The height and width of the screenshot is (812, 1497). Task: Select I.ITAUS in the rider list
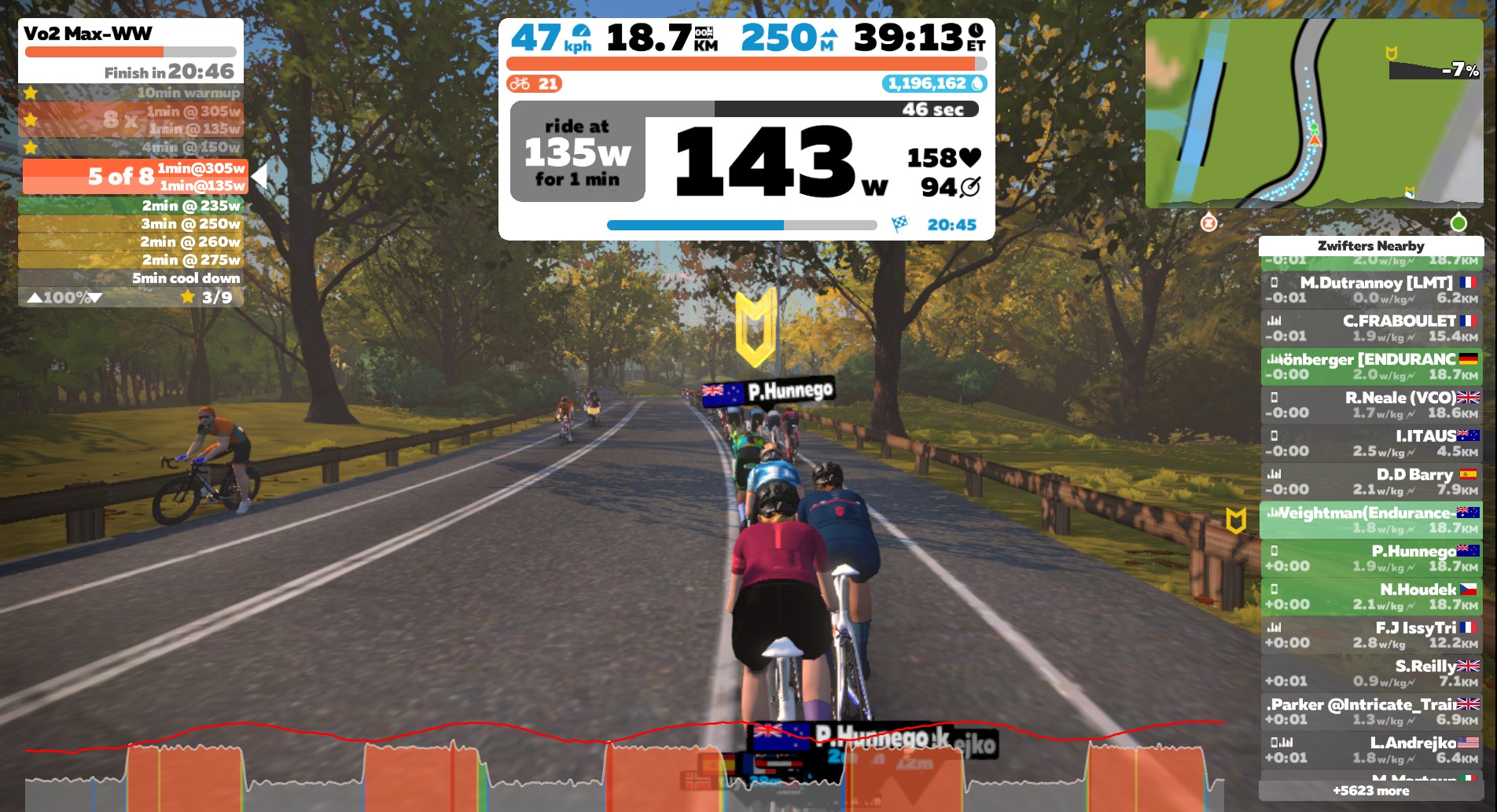[x=1371, y=443]
